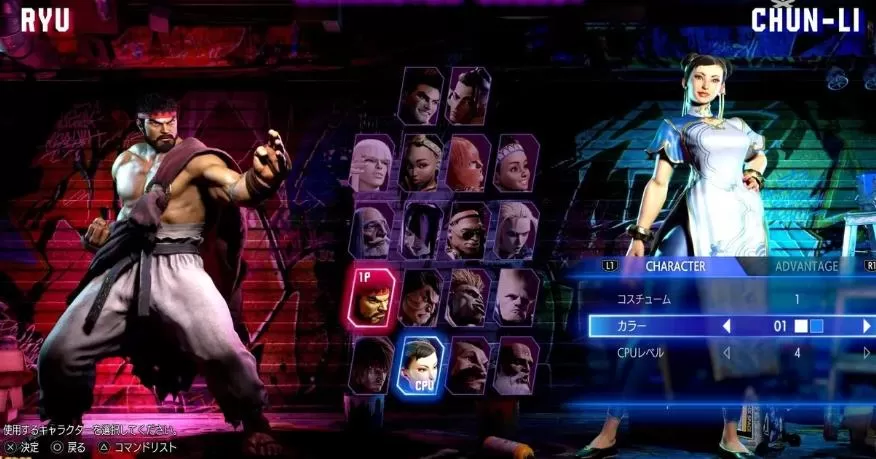Select Jamie's character portrait
Viewport: 876px width, 459px height.
468,96
